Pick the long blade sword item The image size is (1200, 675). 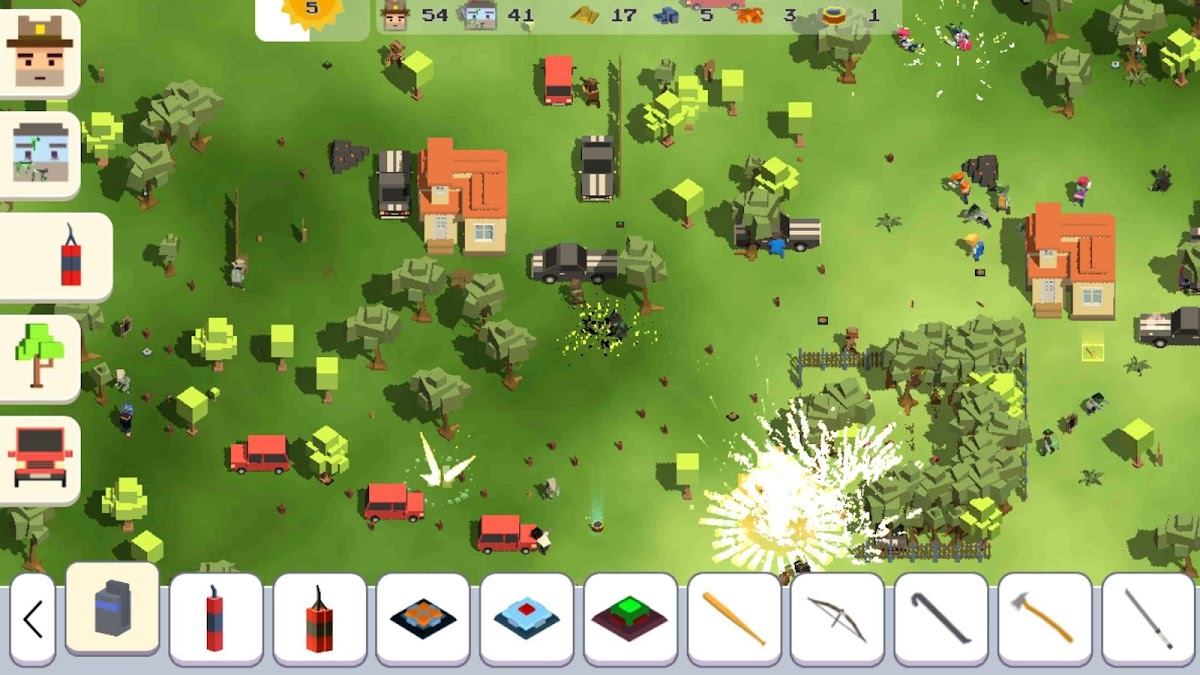1148,619
